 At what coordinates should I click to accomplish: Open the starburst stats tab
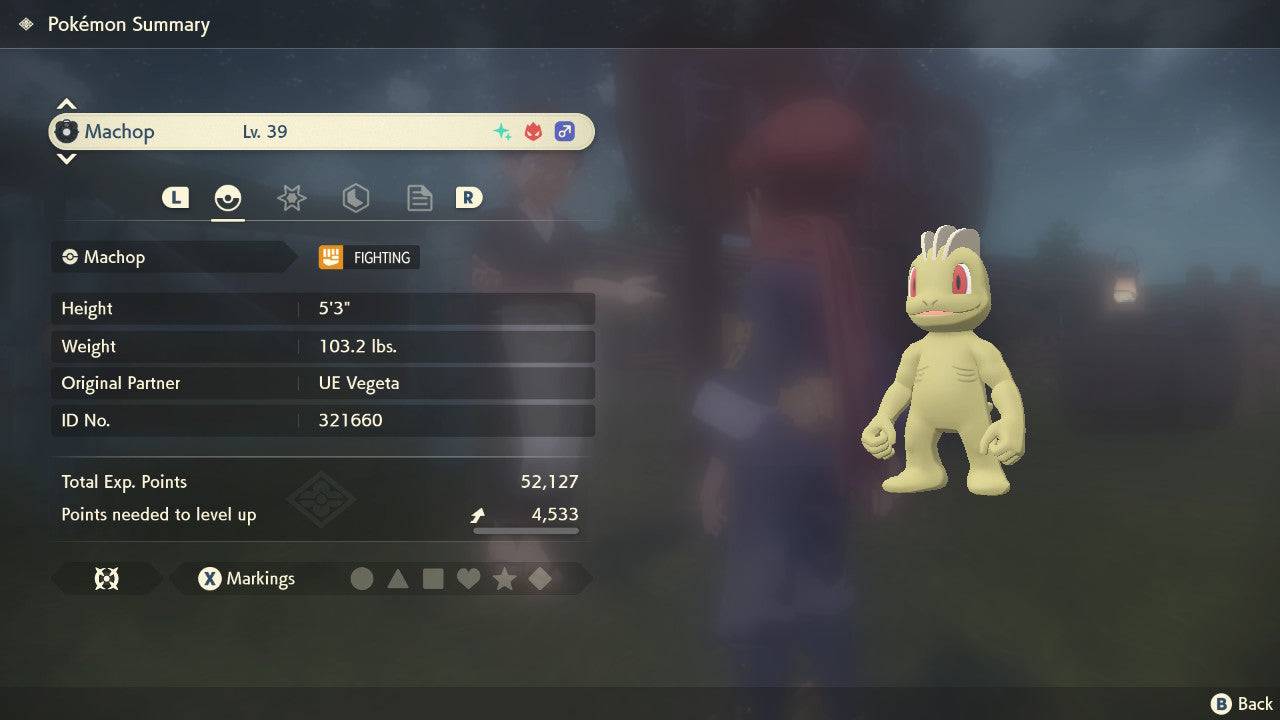point(291,198)
